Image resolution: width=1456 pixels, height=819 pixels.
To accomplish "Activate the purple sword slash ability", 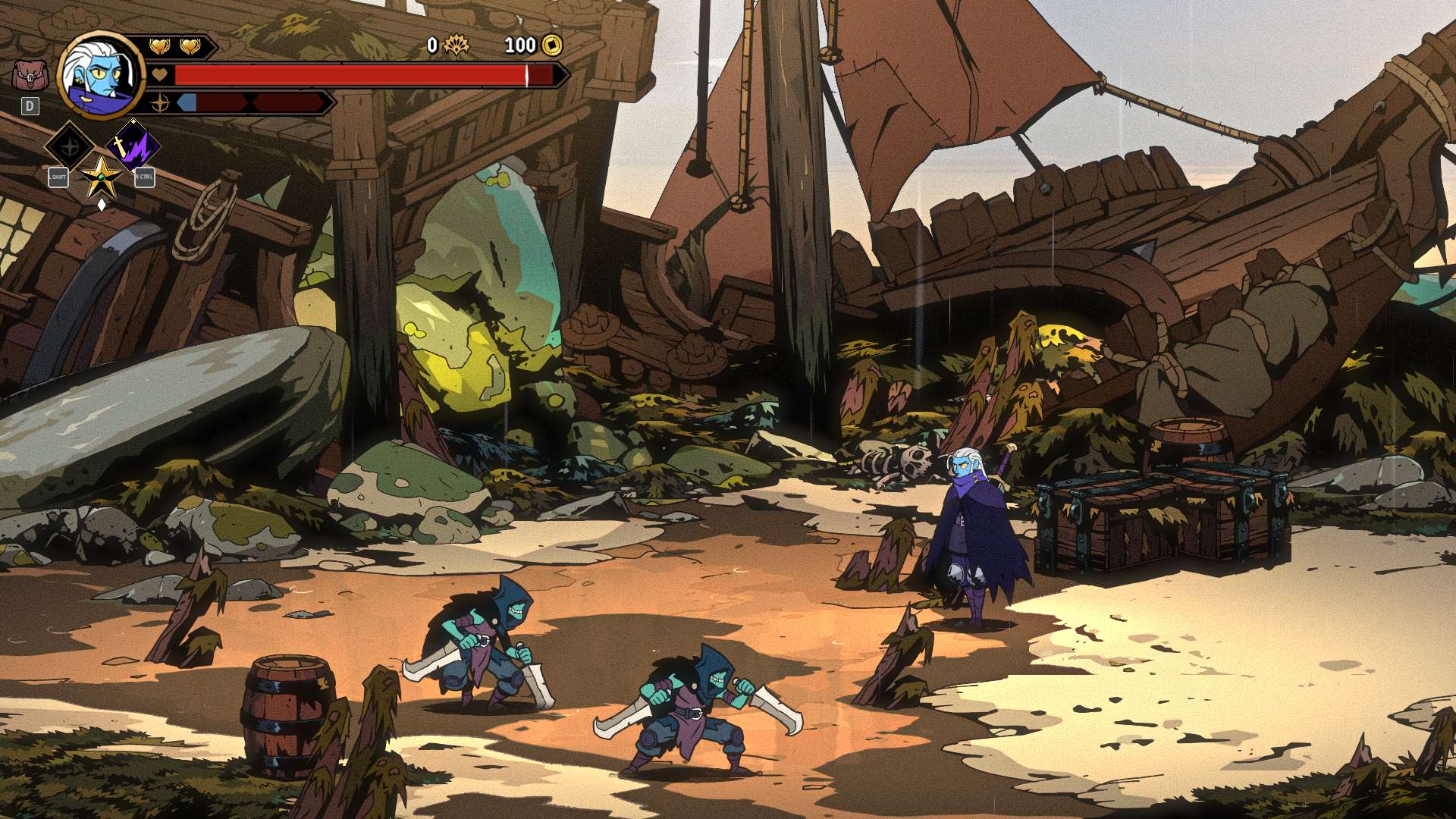I will pos(133,146).
